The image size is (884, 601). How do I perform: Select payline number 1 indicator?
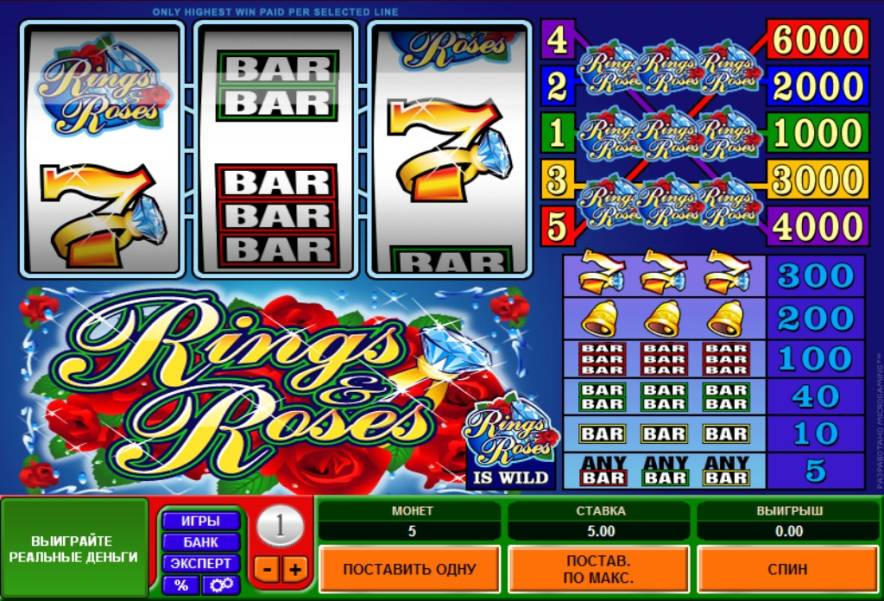tap(557, 133)
